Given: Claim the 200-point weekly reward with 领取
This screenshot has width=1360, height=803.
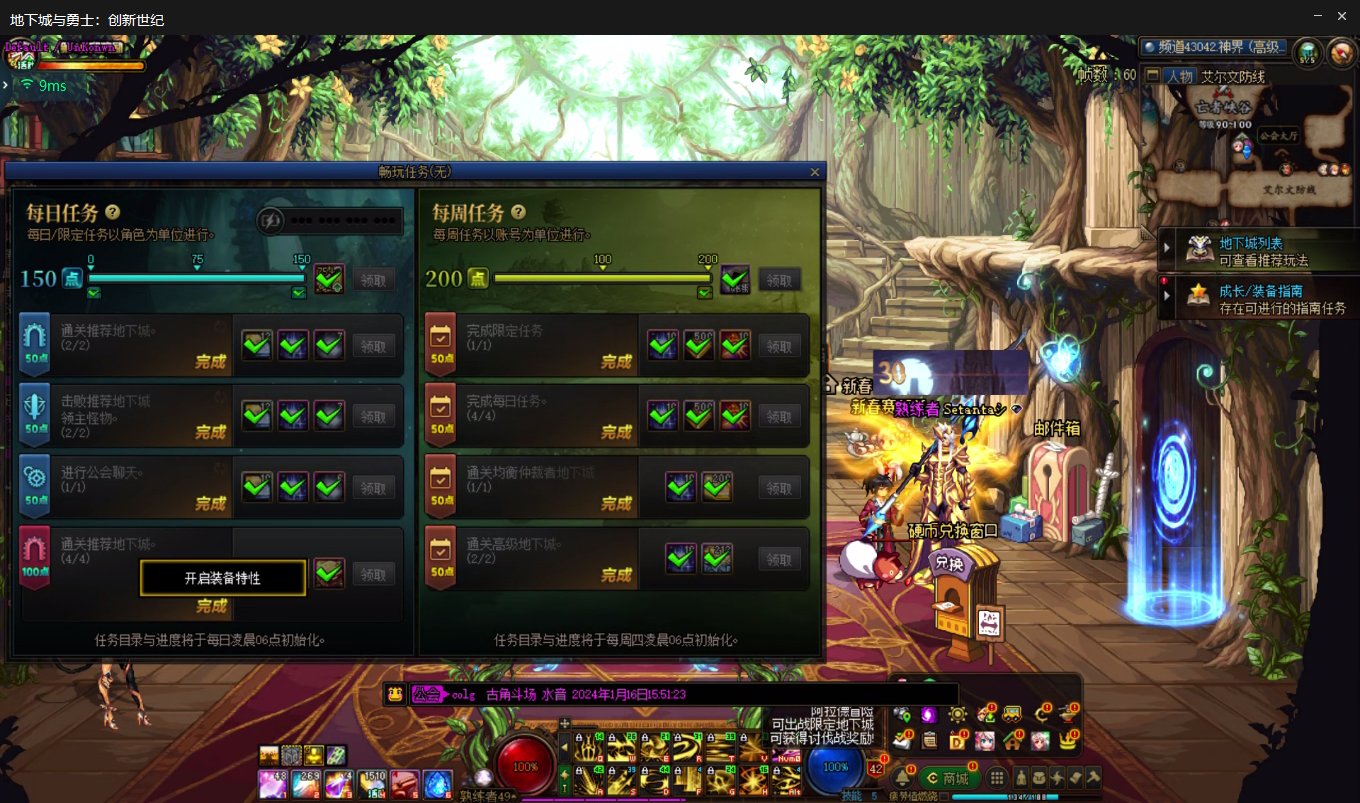Looking at the screenshot, I should 779,279.
